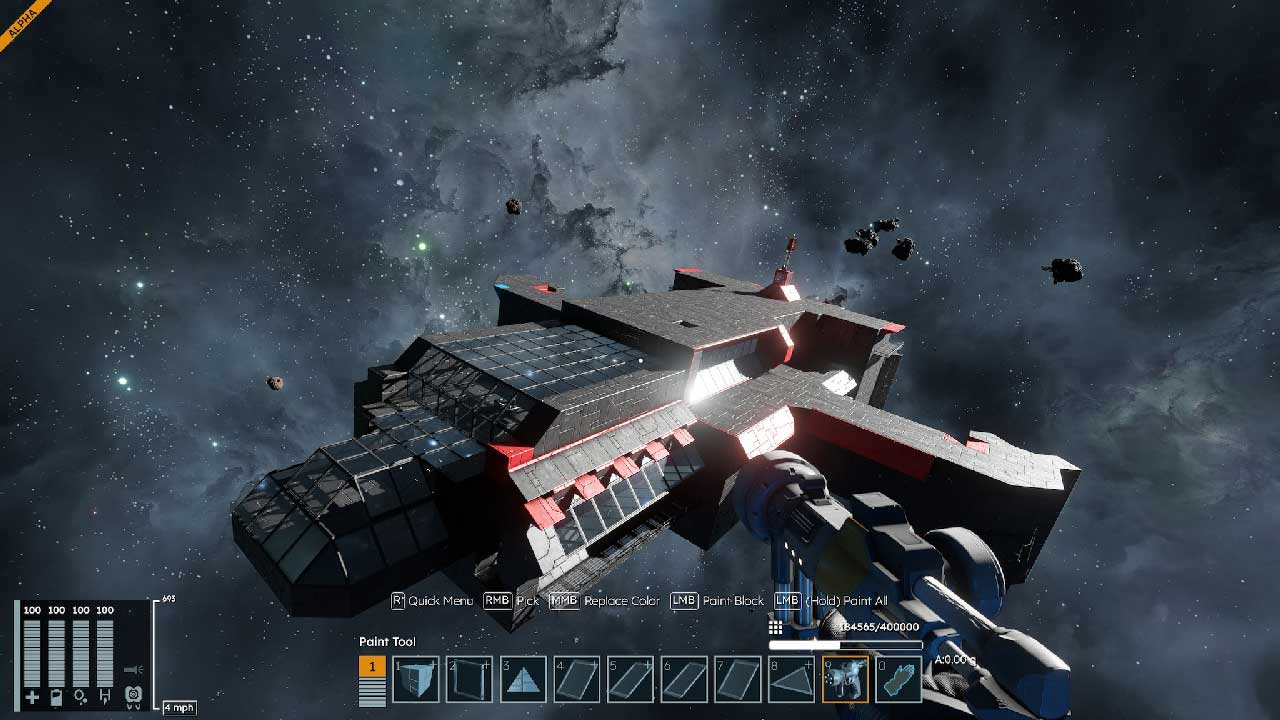Screen dimensions: 1280x720
Task: Select the cube block in slot 1
Action: [x=416, y=680]
